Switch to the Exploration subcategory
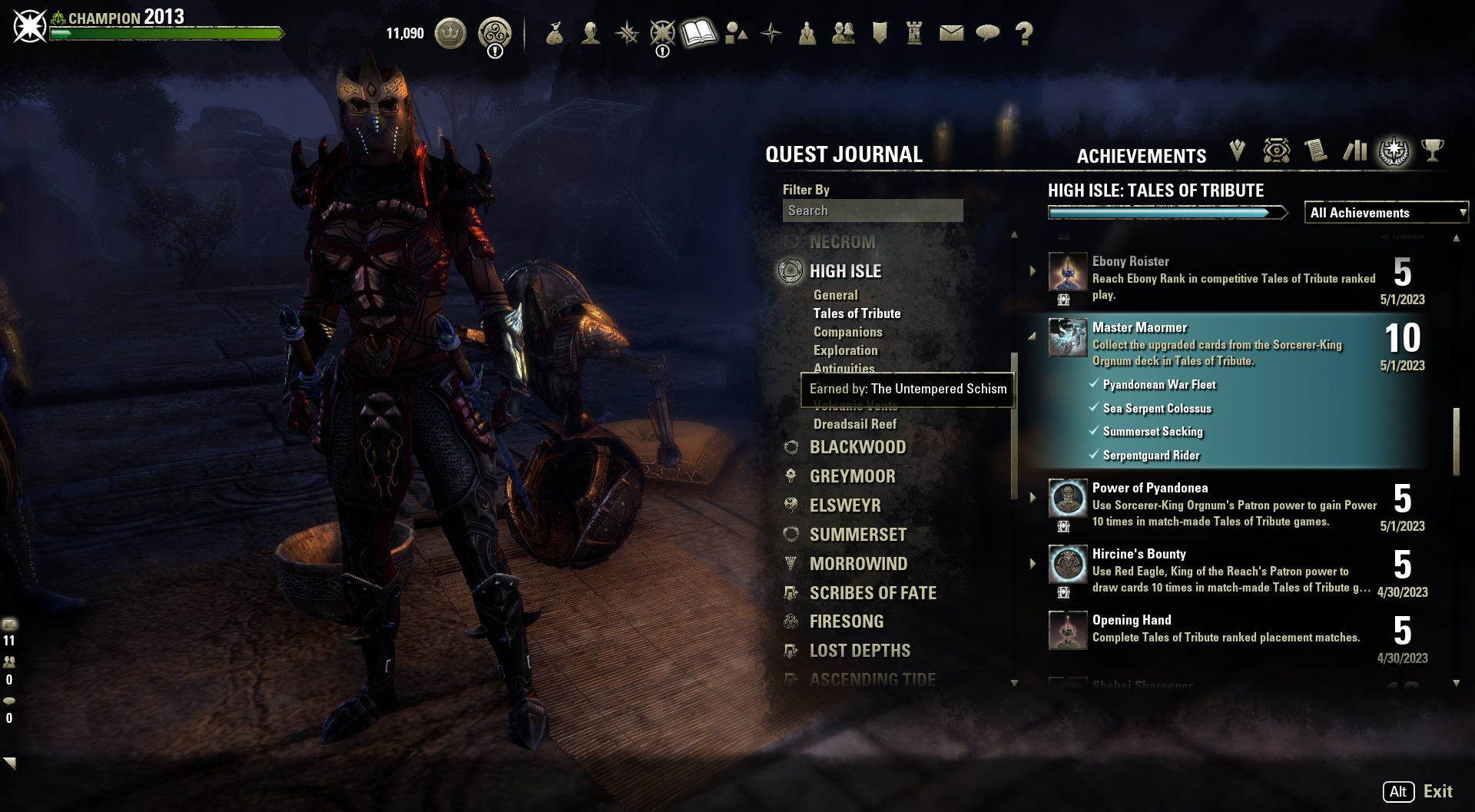Viewport: 1475px width, 812px height. coord(845,350)
